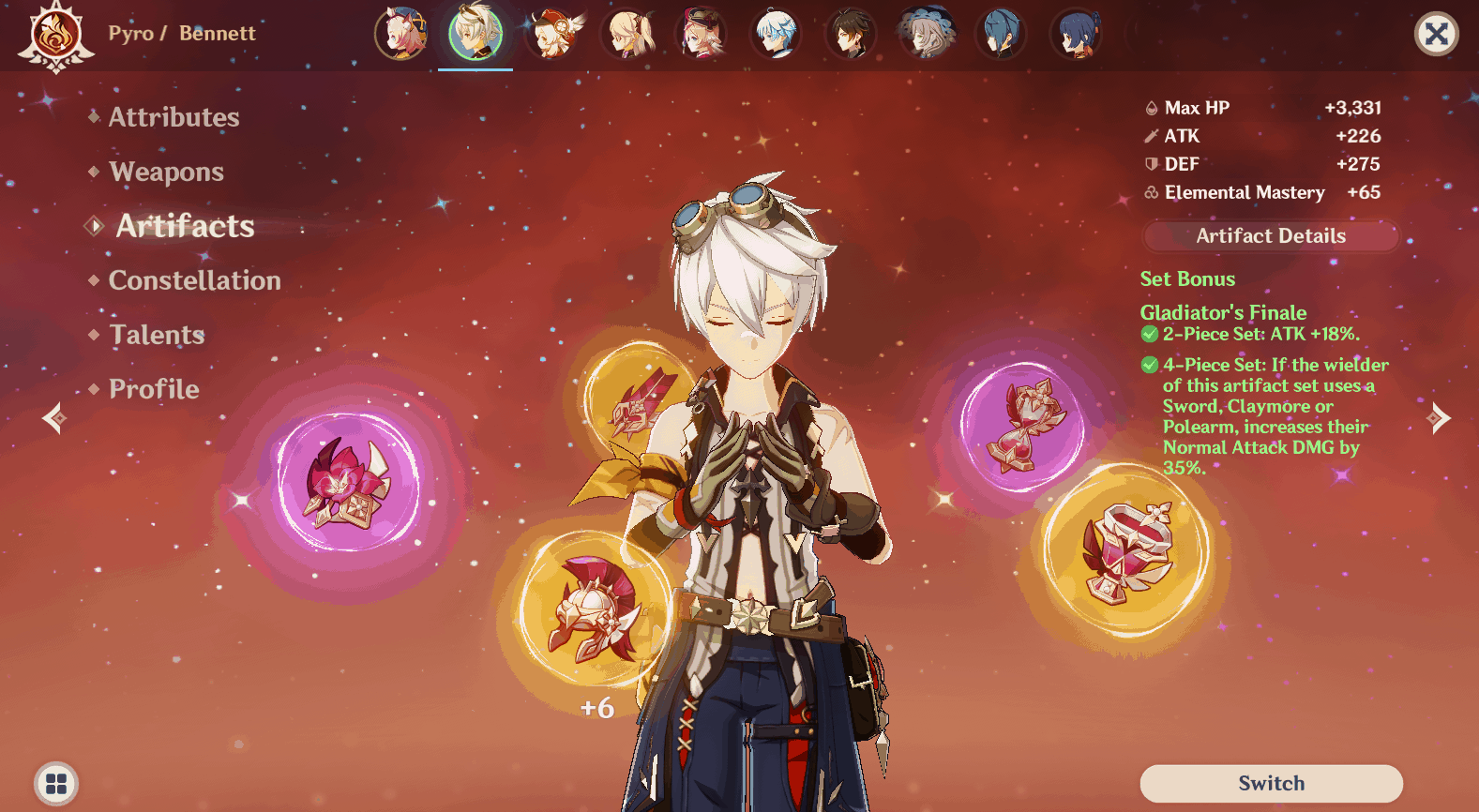Show Bennett's Talents
The height and width of the screenshot is (812, 1479).
click(x=157, y=335)
